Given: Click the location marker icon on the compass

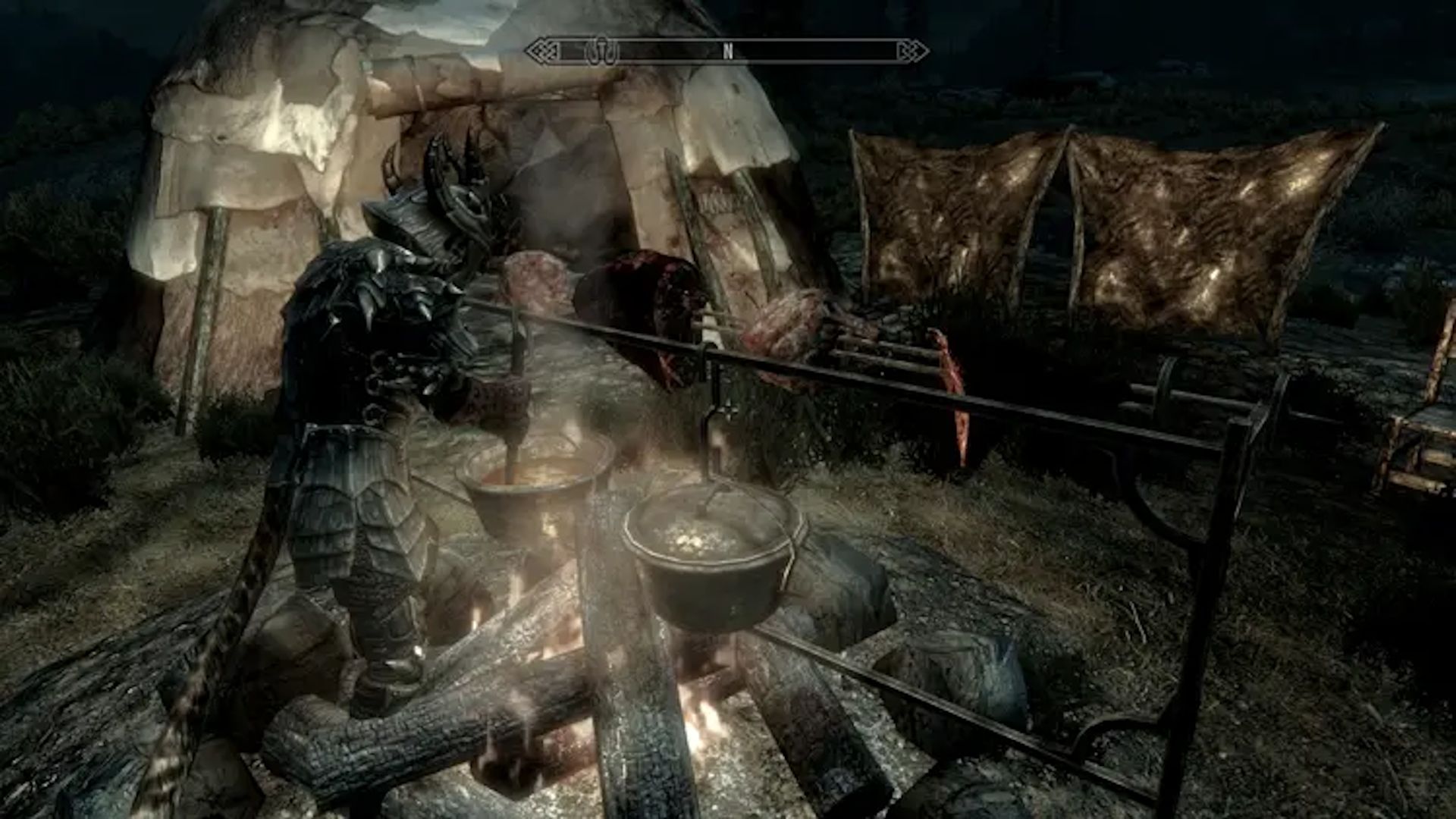Looking at the screenshot, I should click(602, 51).
